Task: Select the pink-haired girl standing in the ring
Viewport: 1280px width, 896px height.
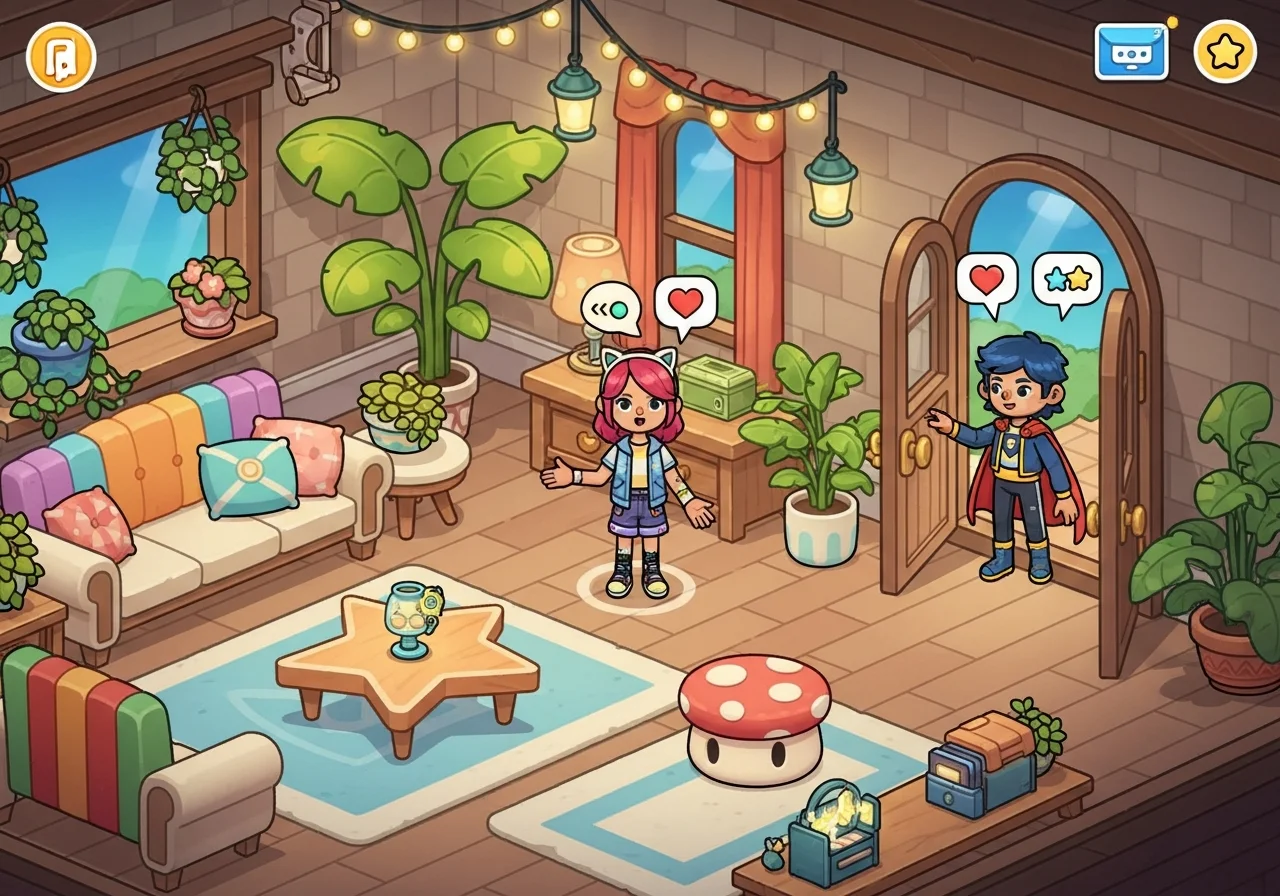Action: tap(636, 475)
